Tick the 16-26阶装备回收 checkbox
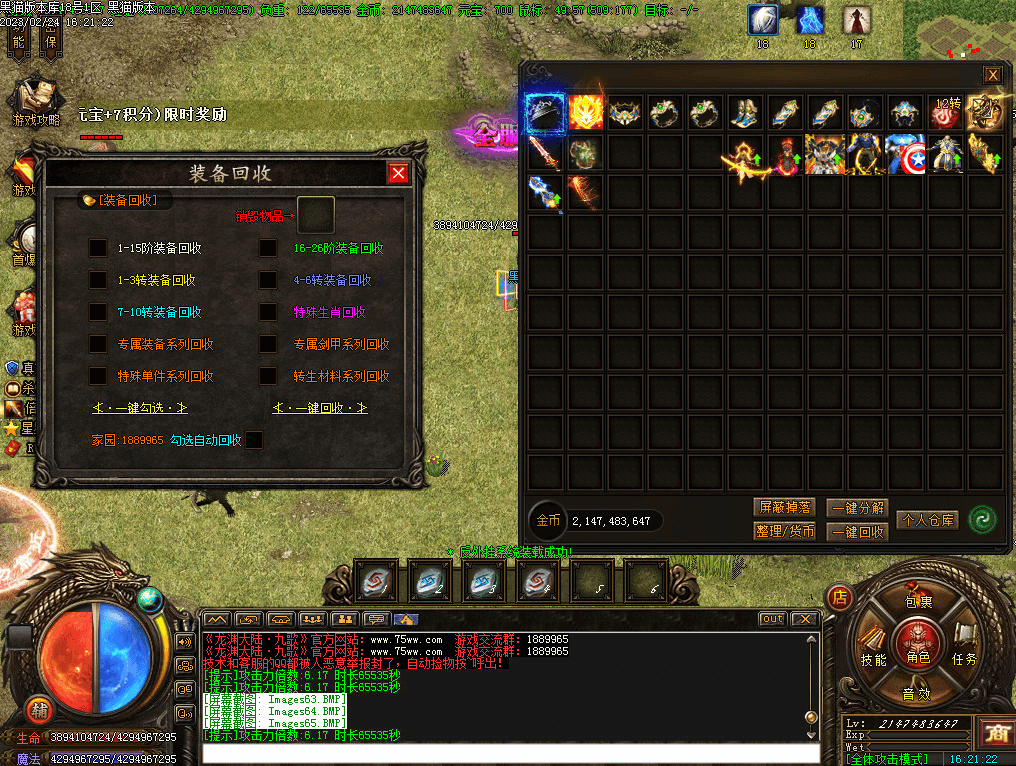The image size is (1016, 766). click(x=268, y=248)
